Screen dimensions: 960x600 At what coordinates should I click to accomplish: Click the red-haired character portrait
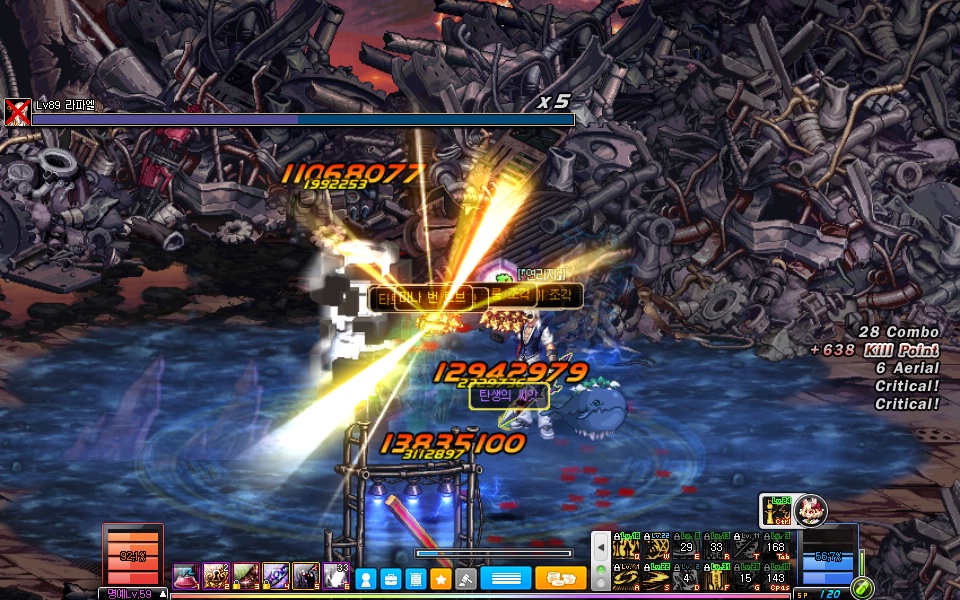tap(811, 511)
